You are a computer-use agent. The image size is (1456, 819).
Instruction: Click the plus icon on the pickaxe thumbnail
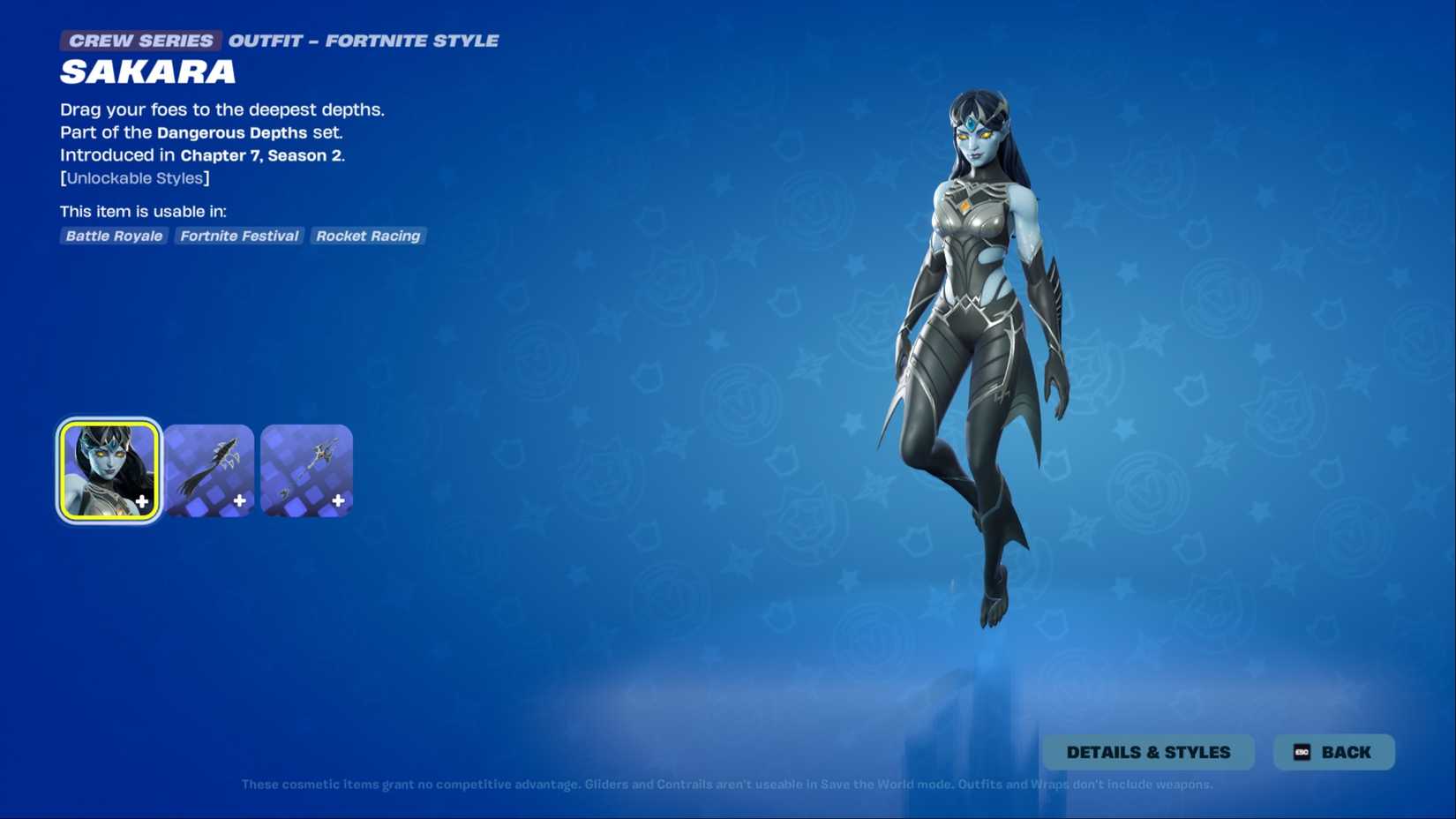(x=337, y=501)
